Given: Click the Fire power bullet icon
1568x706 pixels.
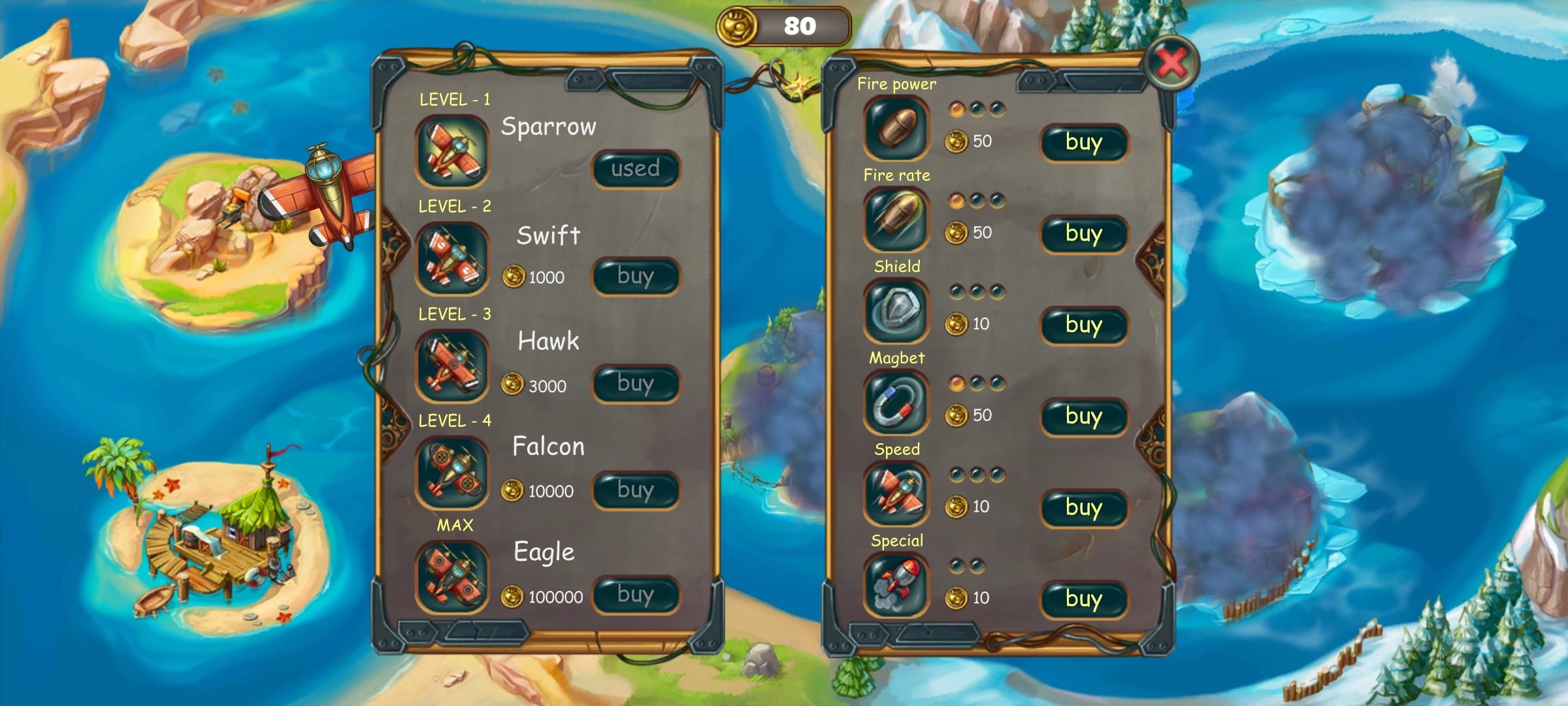Looking at the screenshot, I should tap(896, 128).
